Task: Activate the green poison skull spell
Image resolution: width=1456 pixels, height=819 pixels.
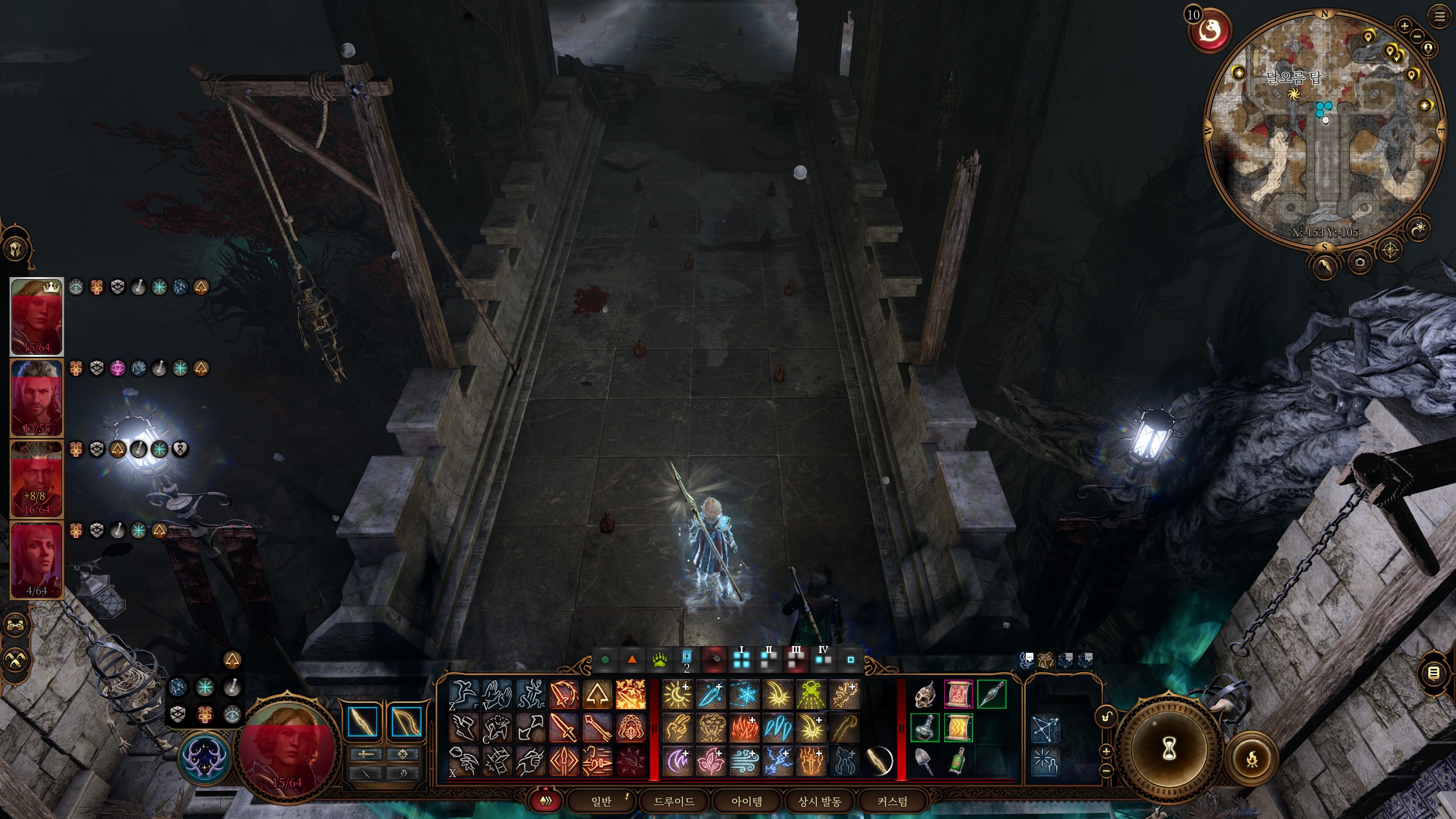Action: point(811,694)
